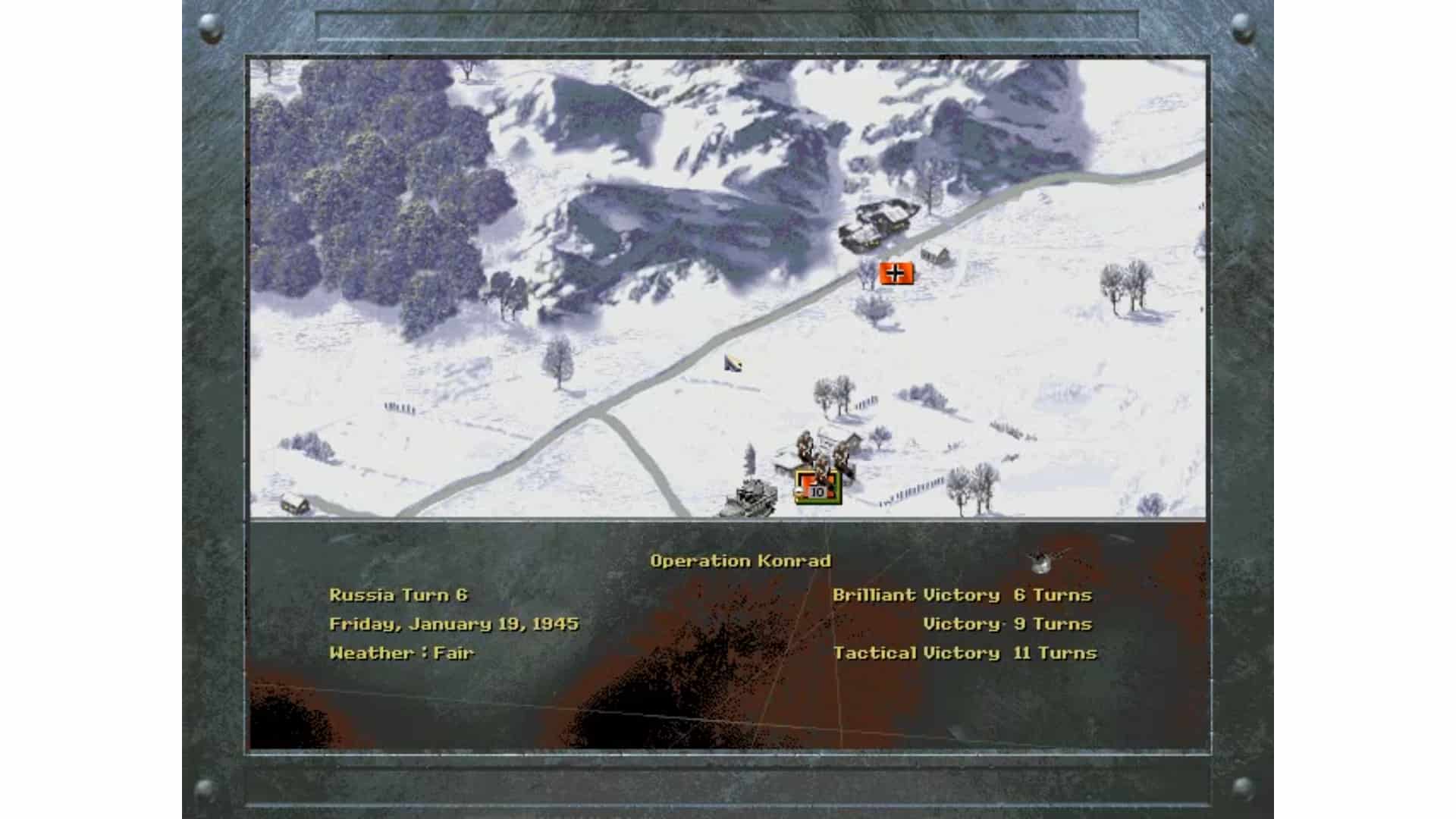Click the Victory 9 Turns line
This screenshot has width=1456, height=819.
[1006, 624]
